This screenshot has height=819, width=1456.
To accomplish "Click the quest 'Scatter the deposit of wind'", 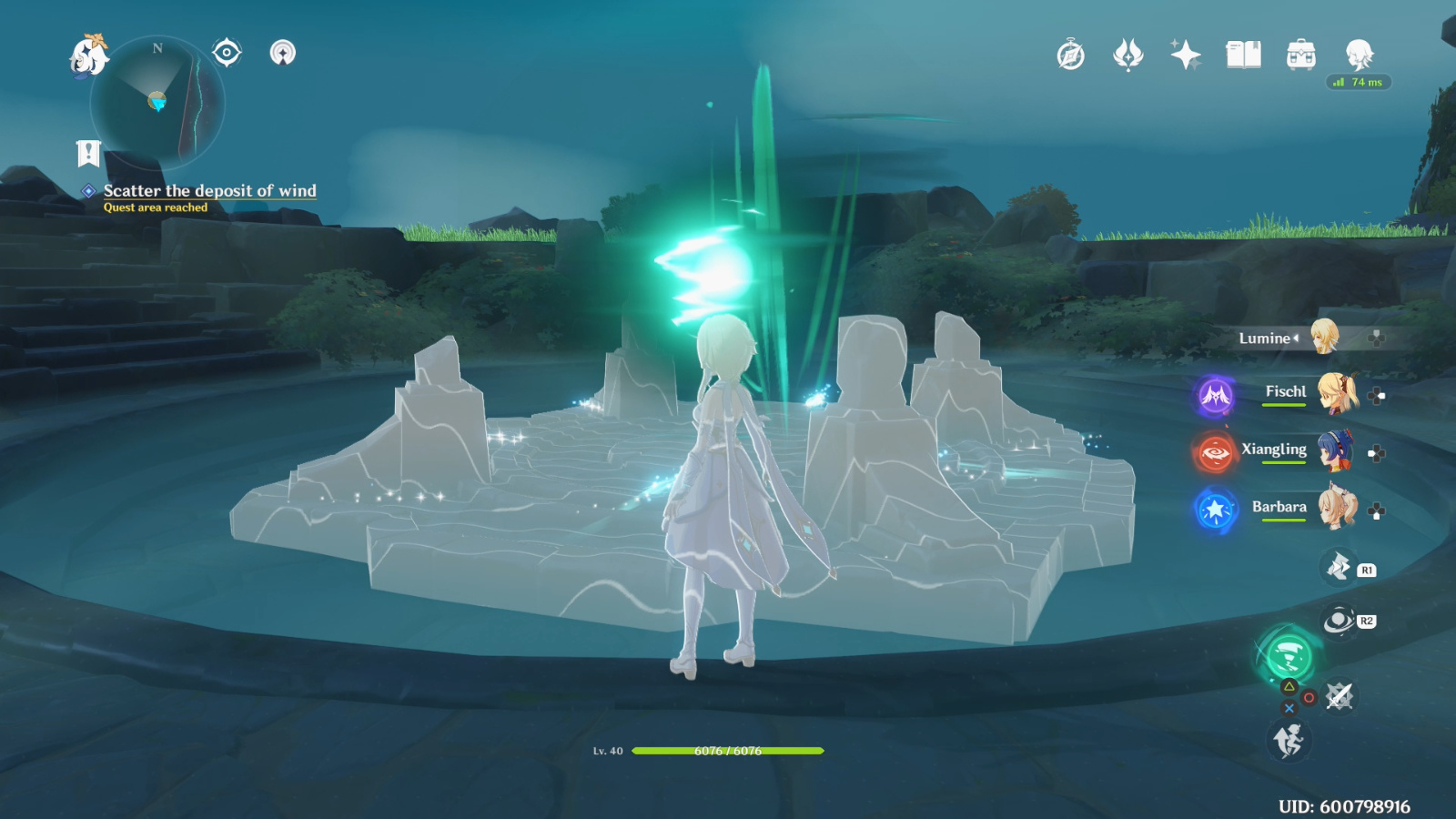I will click(x=210, y=191).
